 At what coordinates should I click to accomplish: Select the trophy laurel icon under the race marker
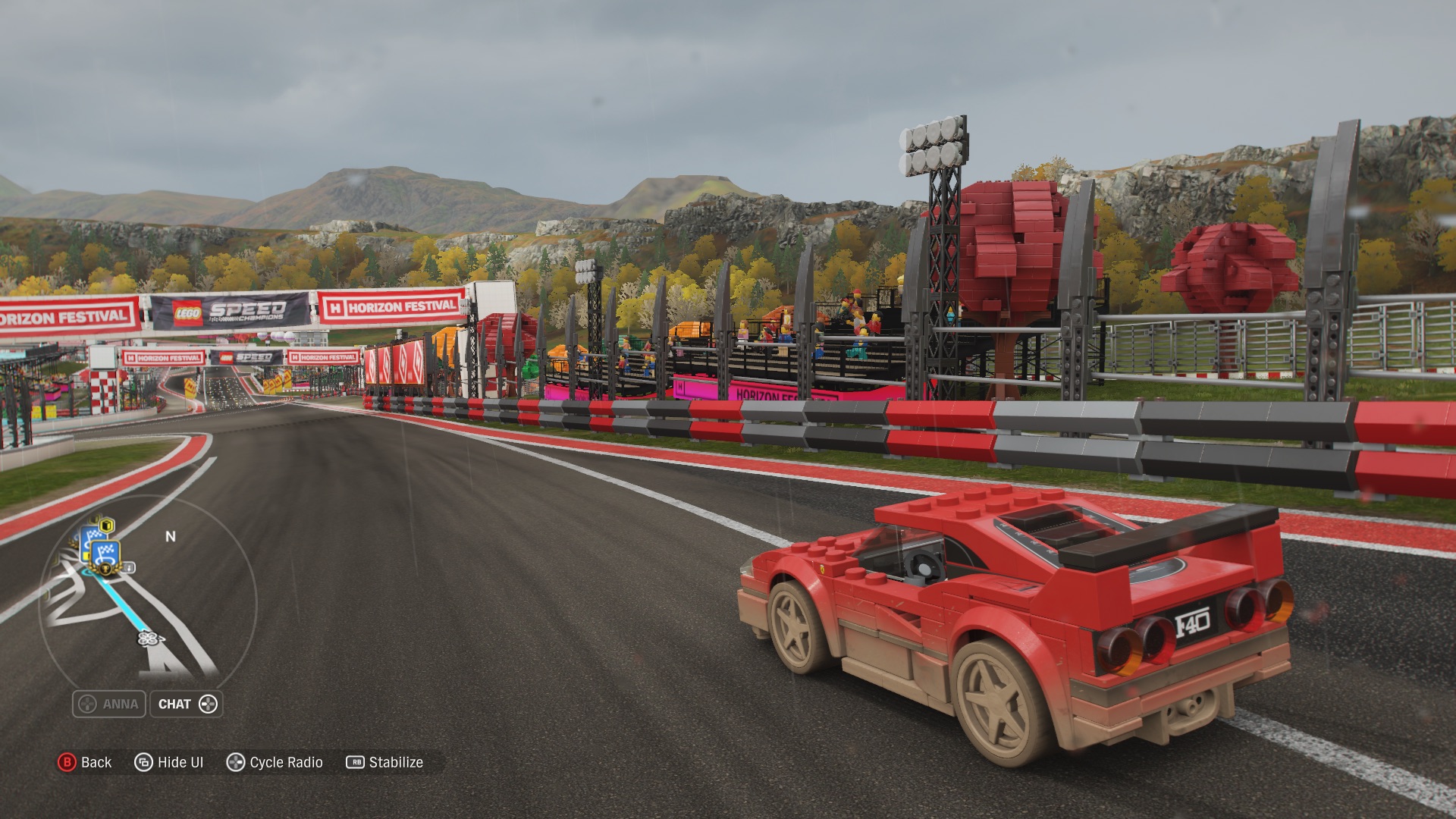[x=105, y=568]
